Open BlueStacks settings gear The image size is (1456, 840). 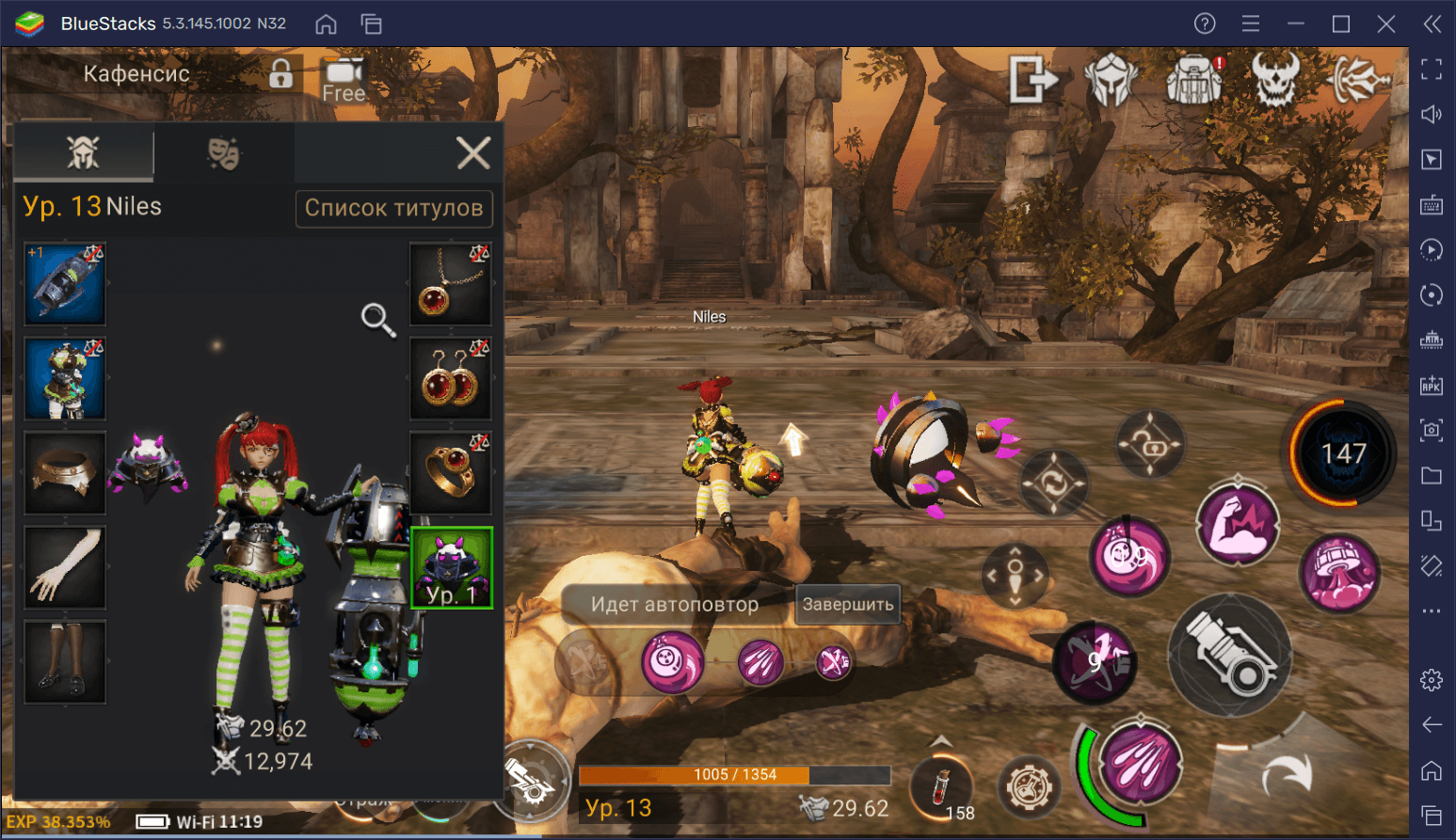coord(1432,679)
